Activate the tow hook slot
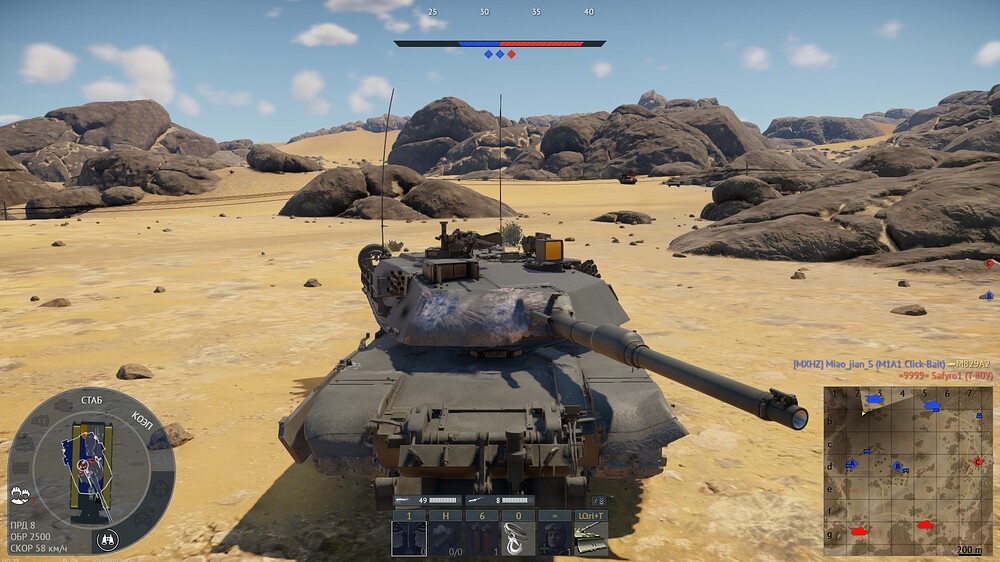 [x=518, y=536]
